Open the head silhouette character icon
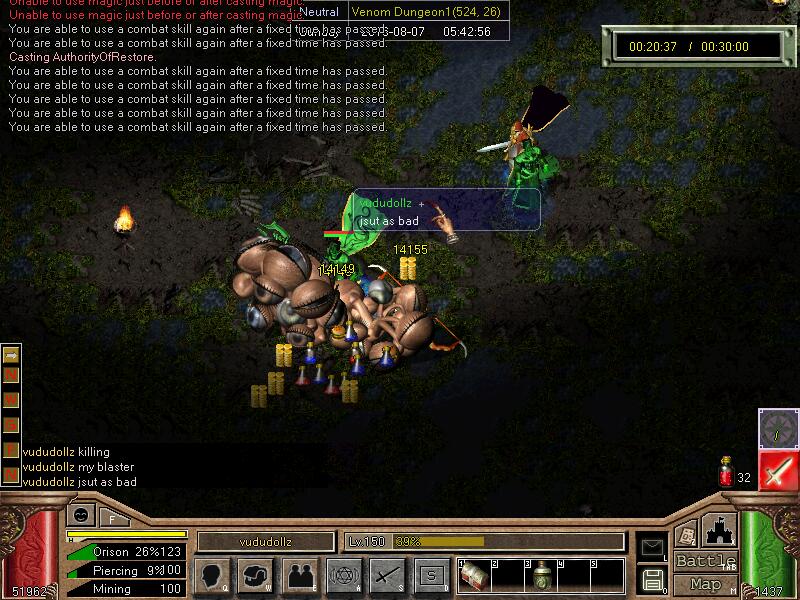800x600 pixels. [x=211, y=575]
